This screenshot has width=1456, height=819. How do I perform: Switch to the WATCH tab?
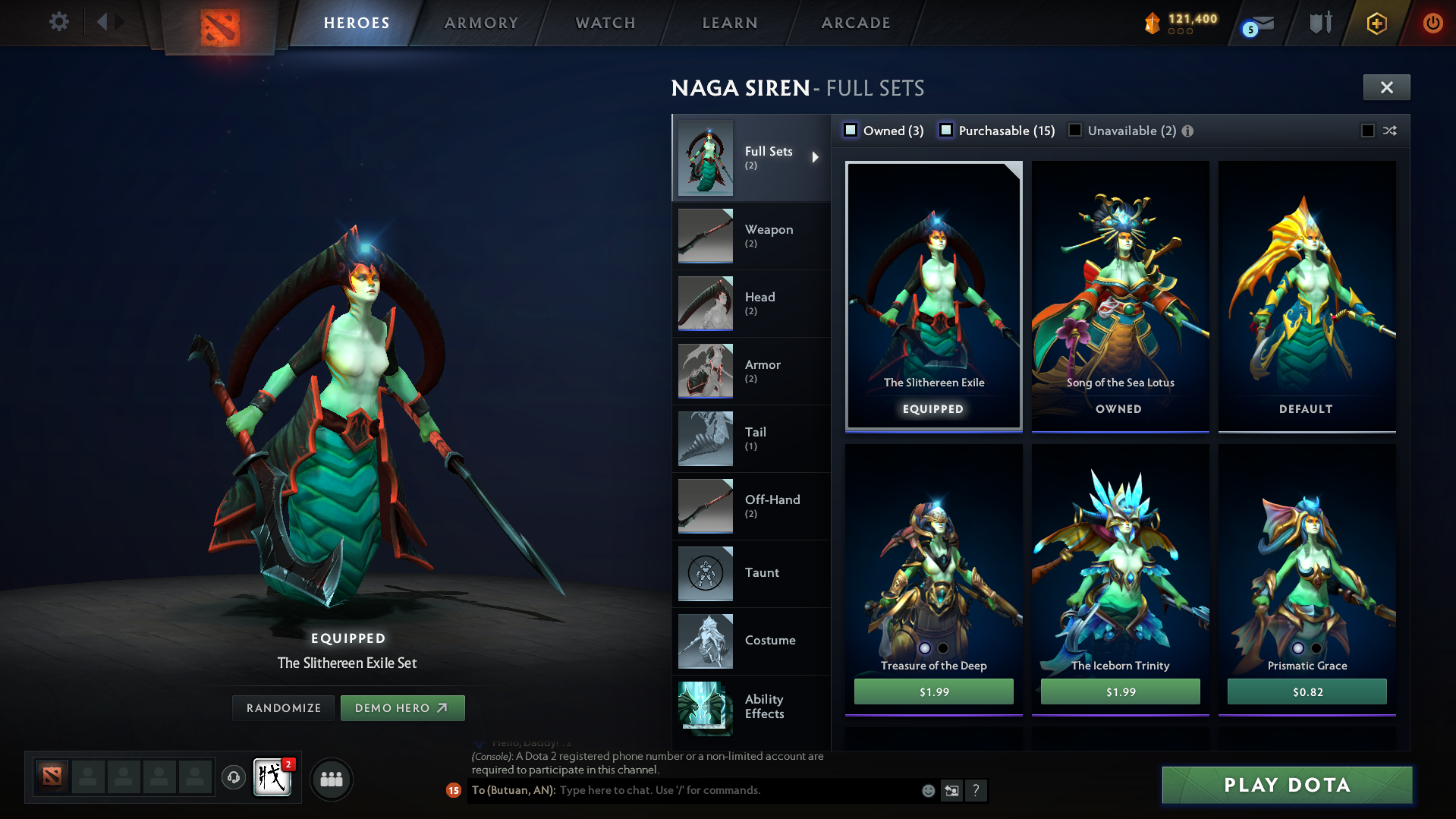(x=605, y=23)
